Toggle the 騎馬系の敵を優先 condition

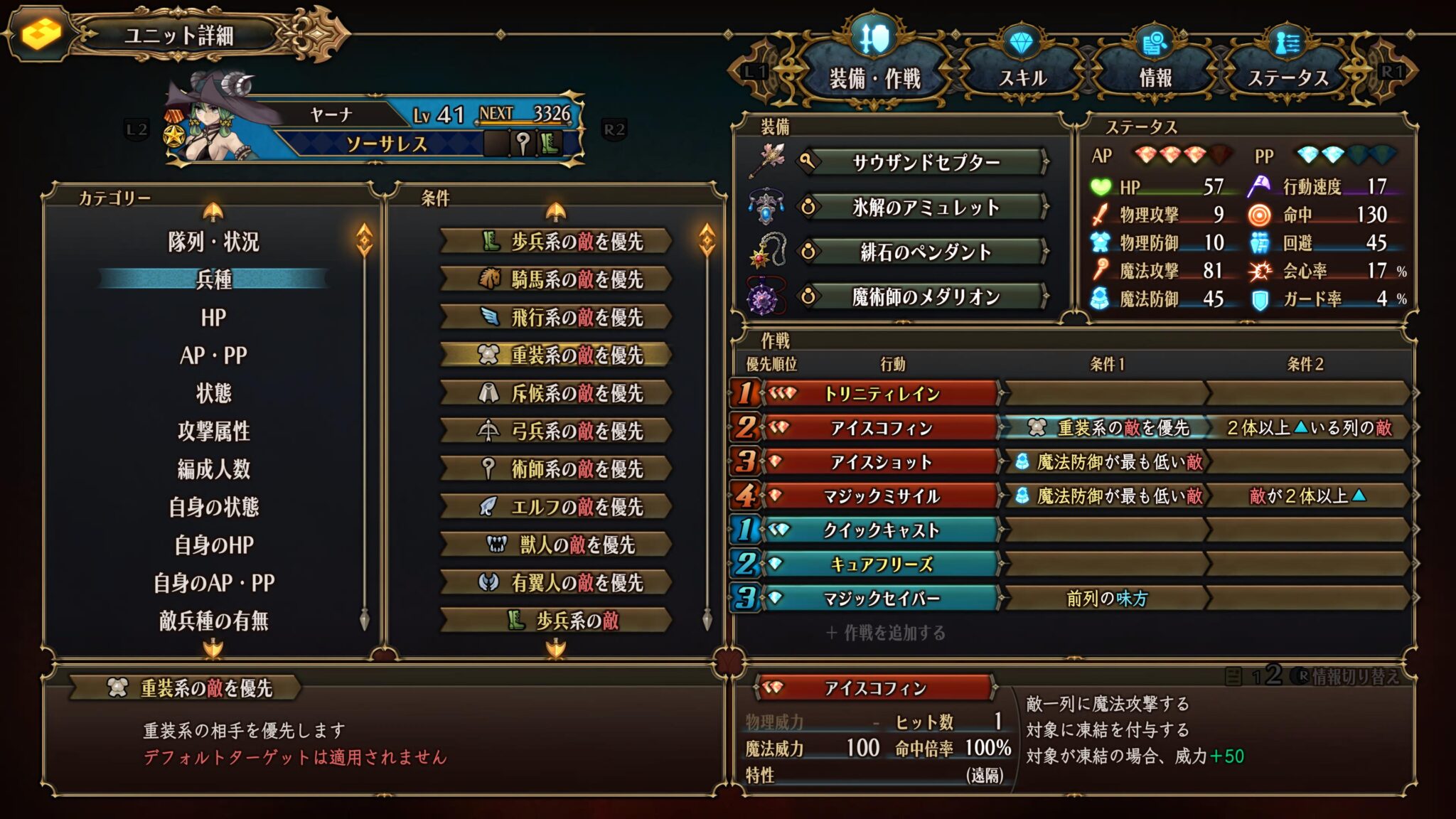point(555,279)
